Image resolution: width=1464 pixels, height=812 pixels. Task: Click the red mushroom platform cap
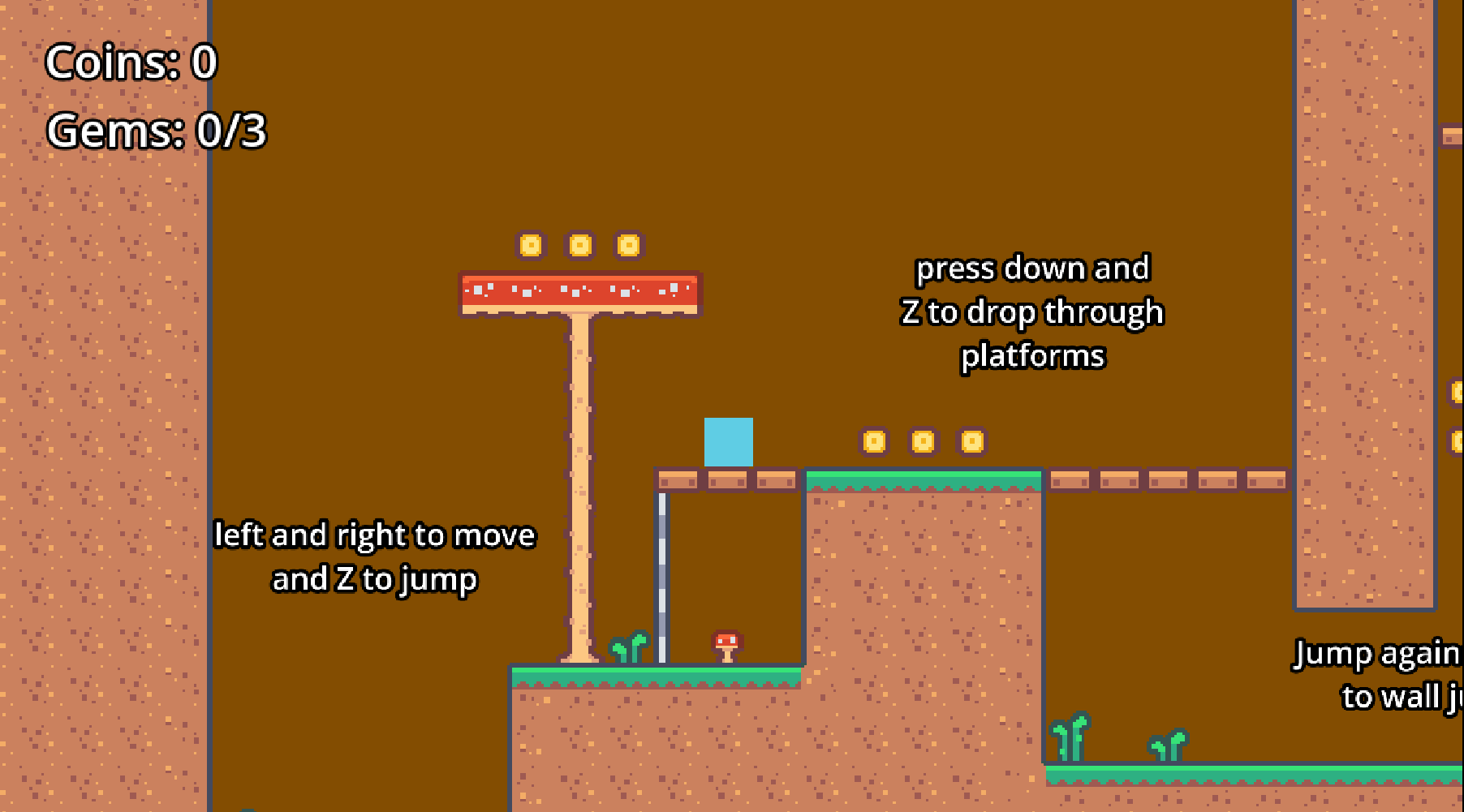pos(579,292)
